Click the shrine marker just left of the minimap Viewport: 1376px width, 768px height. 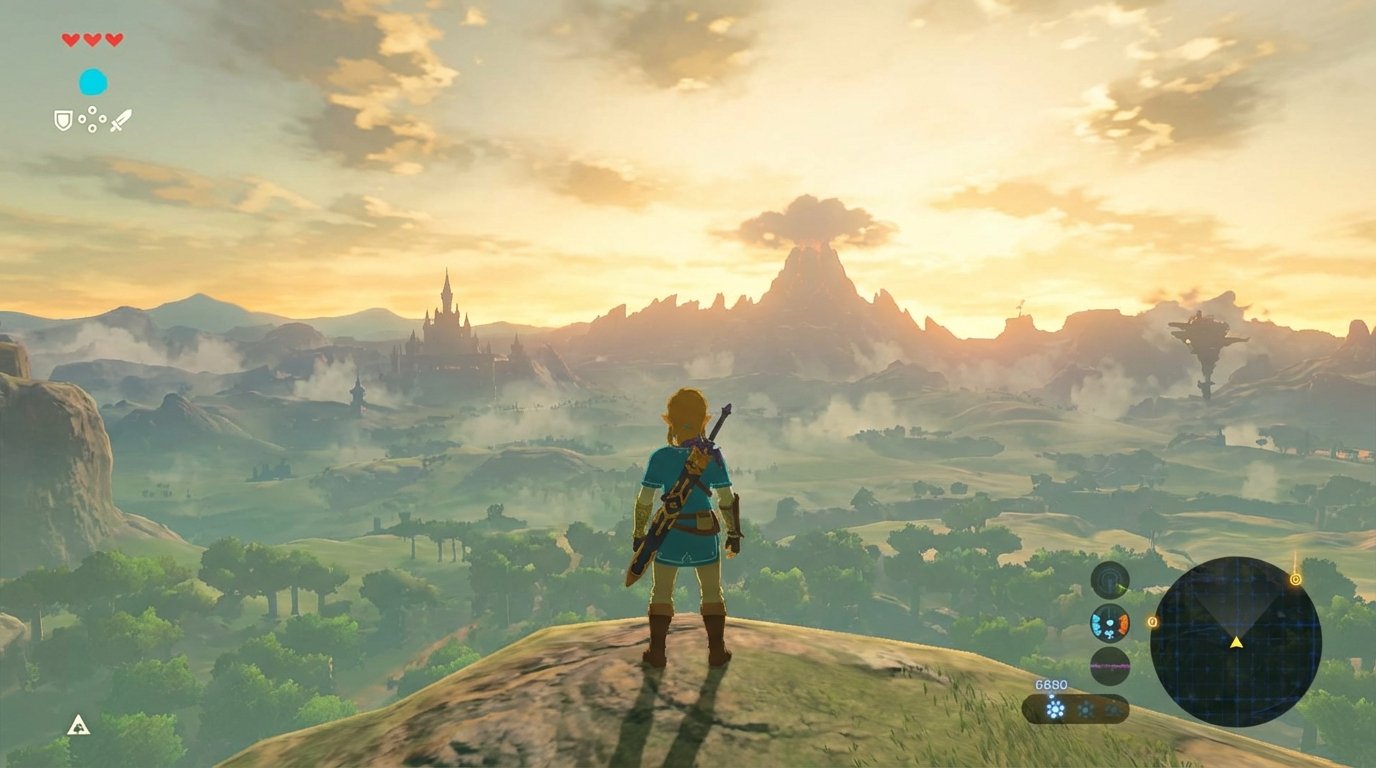coord(1152,622)
